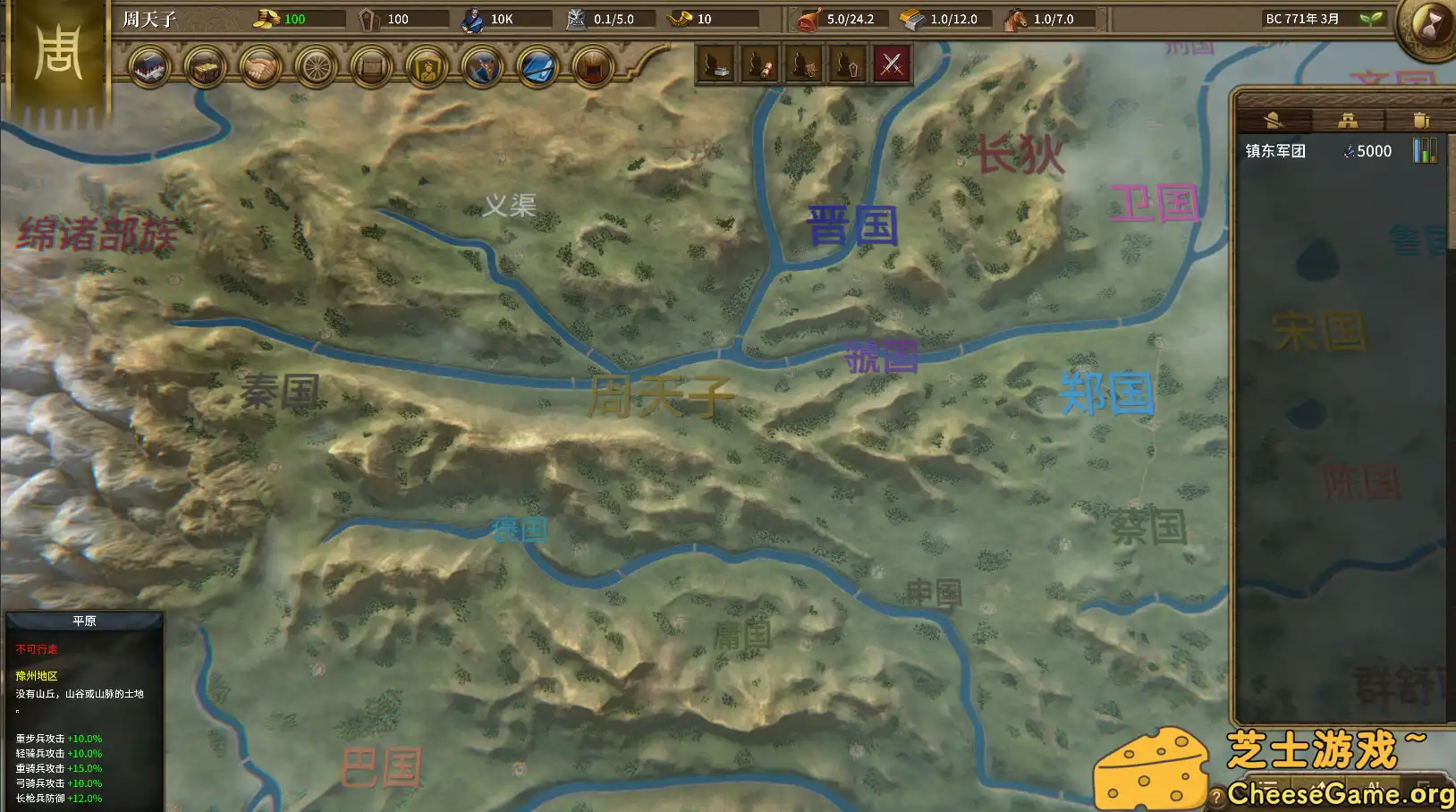This screenshot has width=1456, height=812.
Task: Switch to the armor equipment tab
Action: (x=1421, y=120)
